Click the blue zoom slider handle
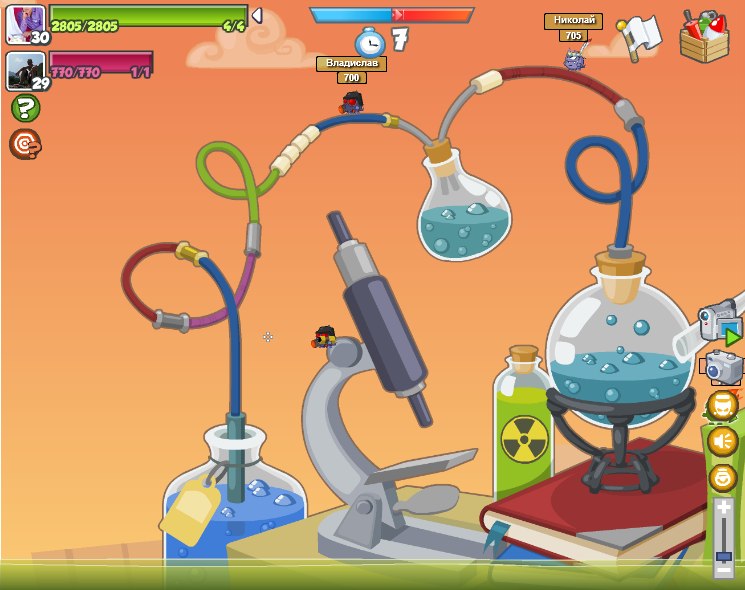 tap(723, 555)
